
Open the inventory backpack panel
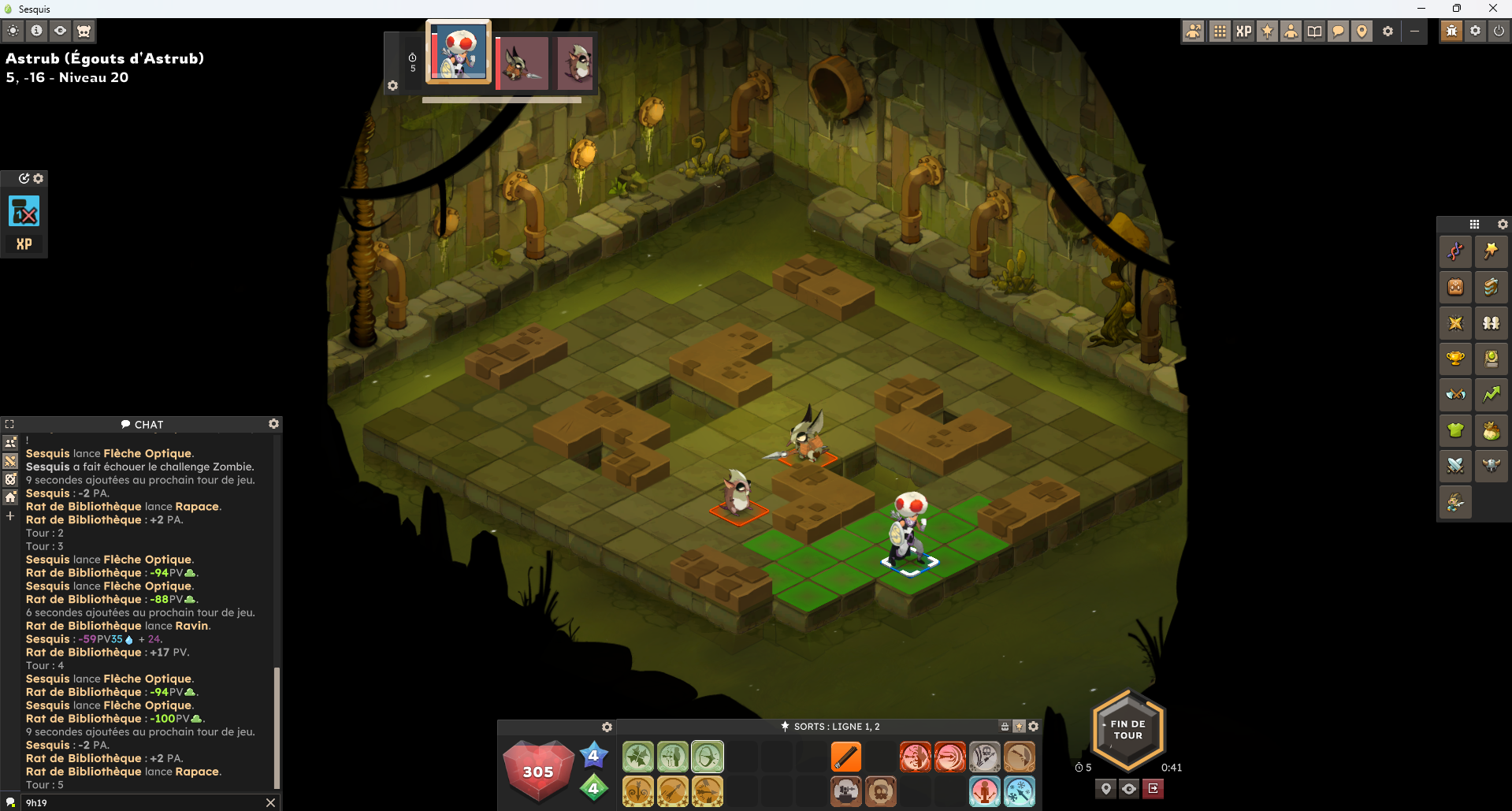coord(1455,287)
